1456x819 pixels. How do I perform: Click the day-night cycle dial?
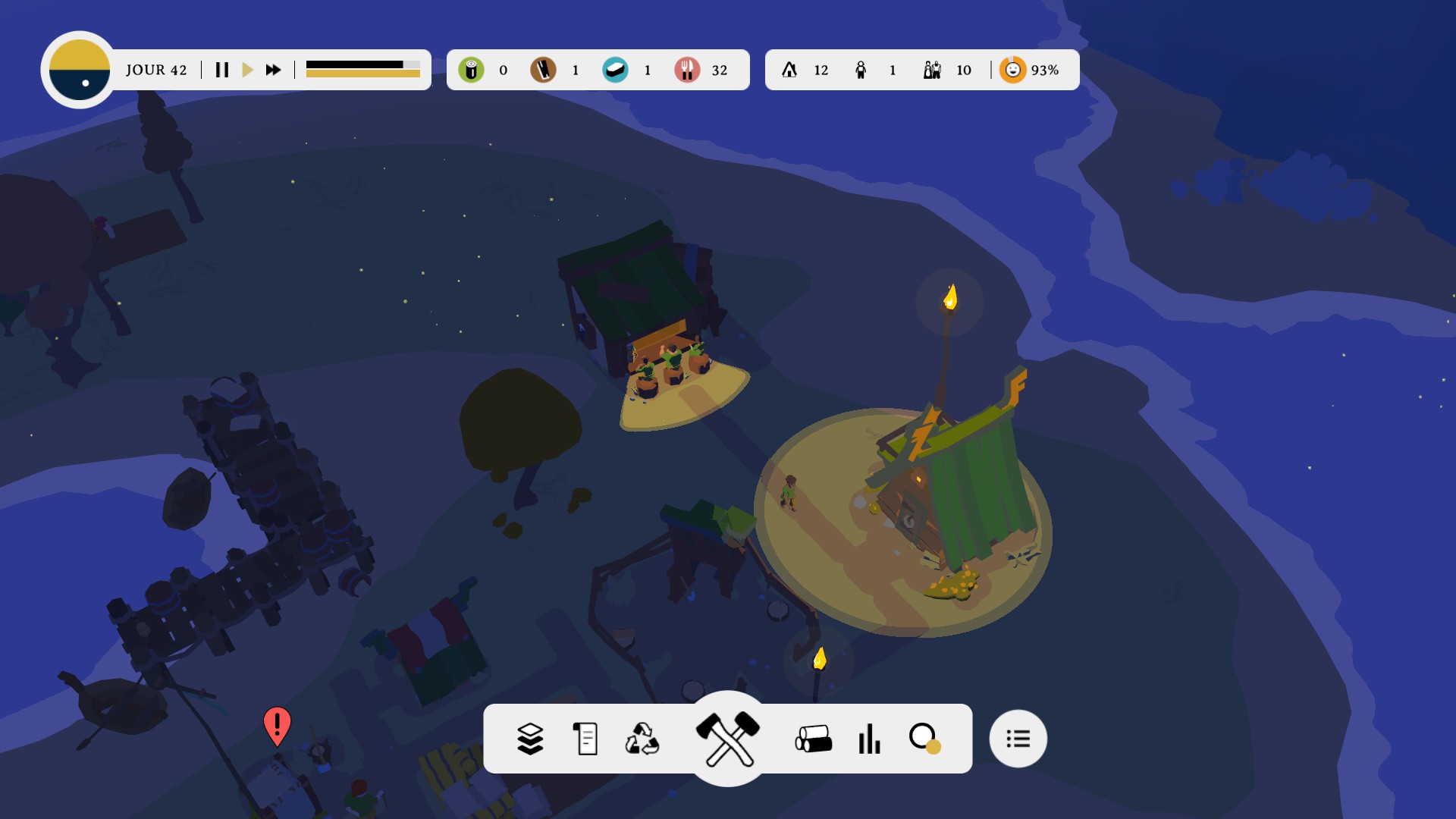pos(80,70)
